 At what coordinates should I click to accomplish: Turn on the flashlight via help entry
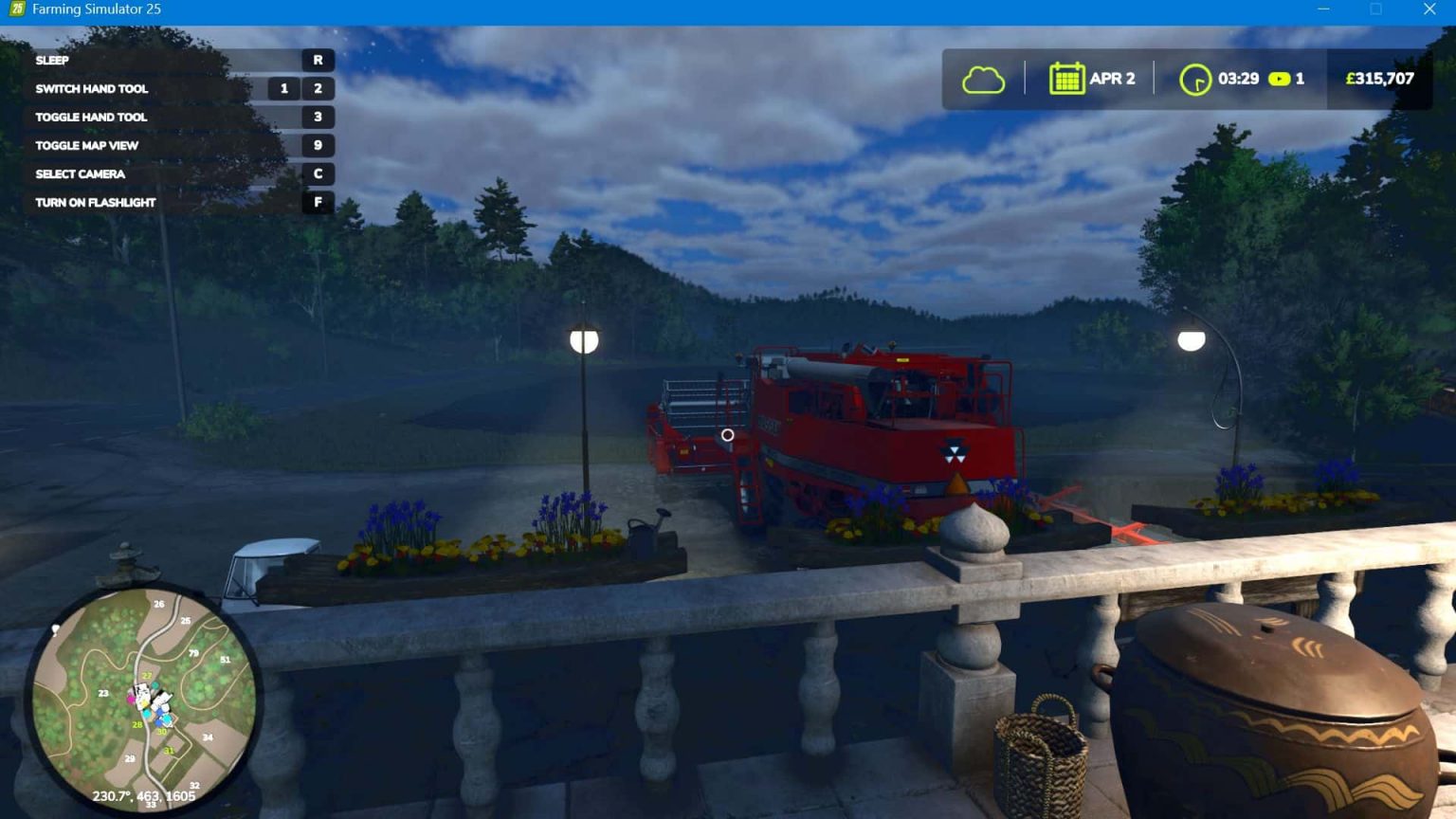94,202
